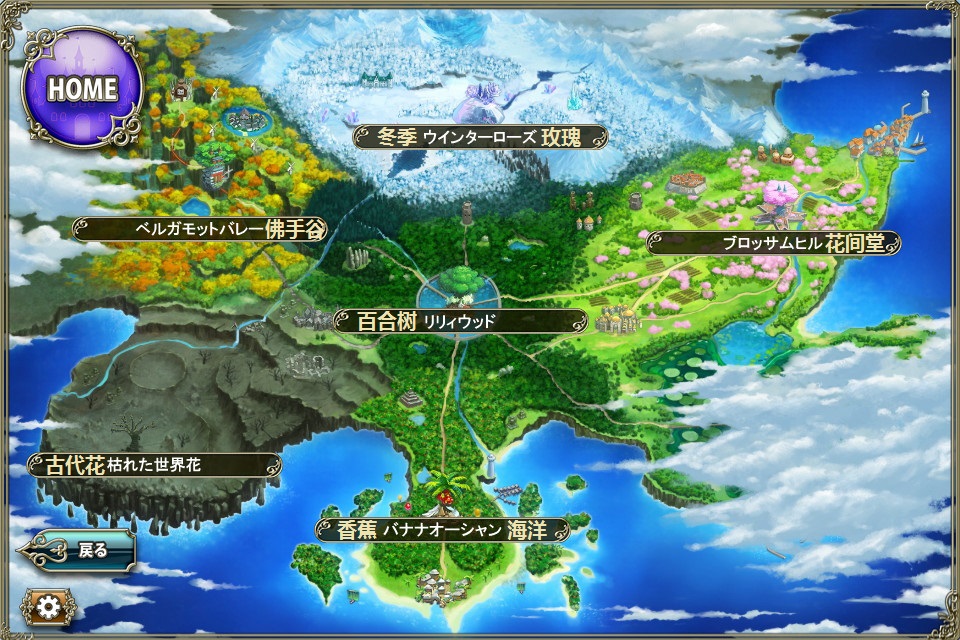960x640 pixels.
Task: Select the ウインターローズ region label
Action: point(481,137)
